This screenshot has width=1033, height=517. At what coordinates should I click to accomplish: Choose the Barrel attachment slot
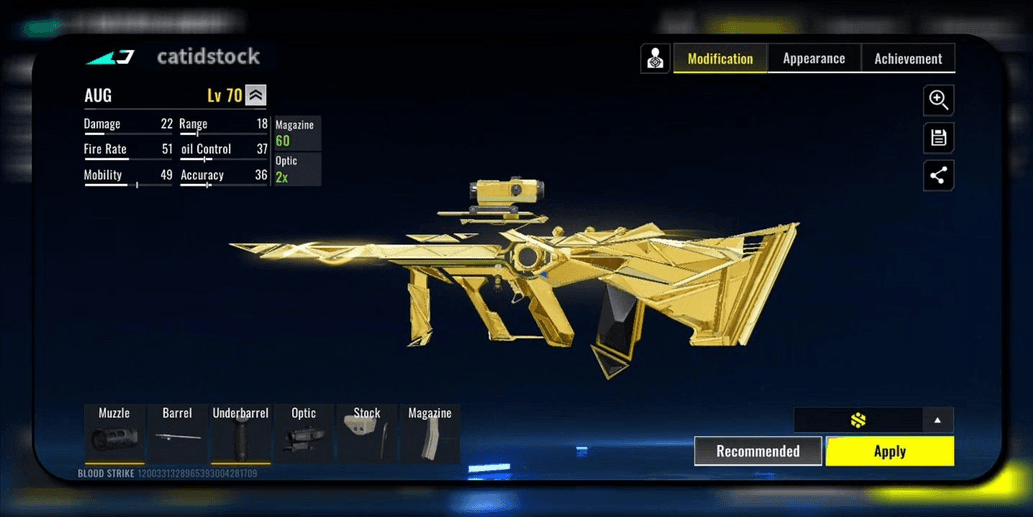pos(177,433)
